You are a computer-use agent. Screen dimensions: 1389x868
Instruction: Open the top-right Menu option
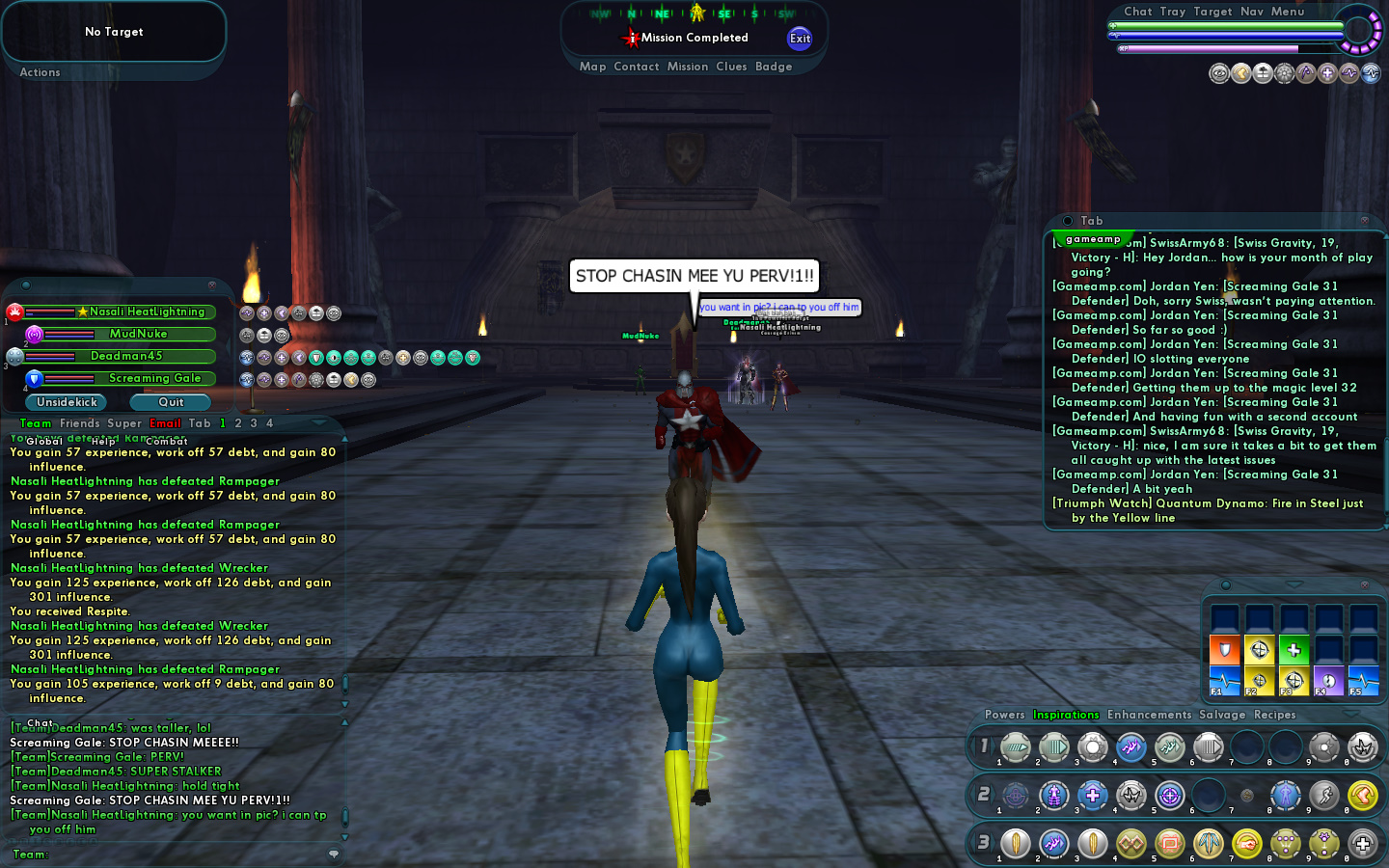point(1288,12)
